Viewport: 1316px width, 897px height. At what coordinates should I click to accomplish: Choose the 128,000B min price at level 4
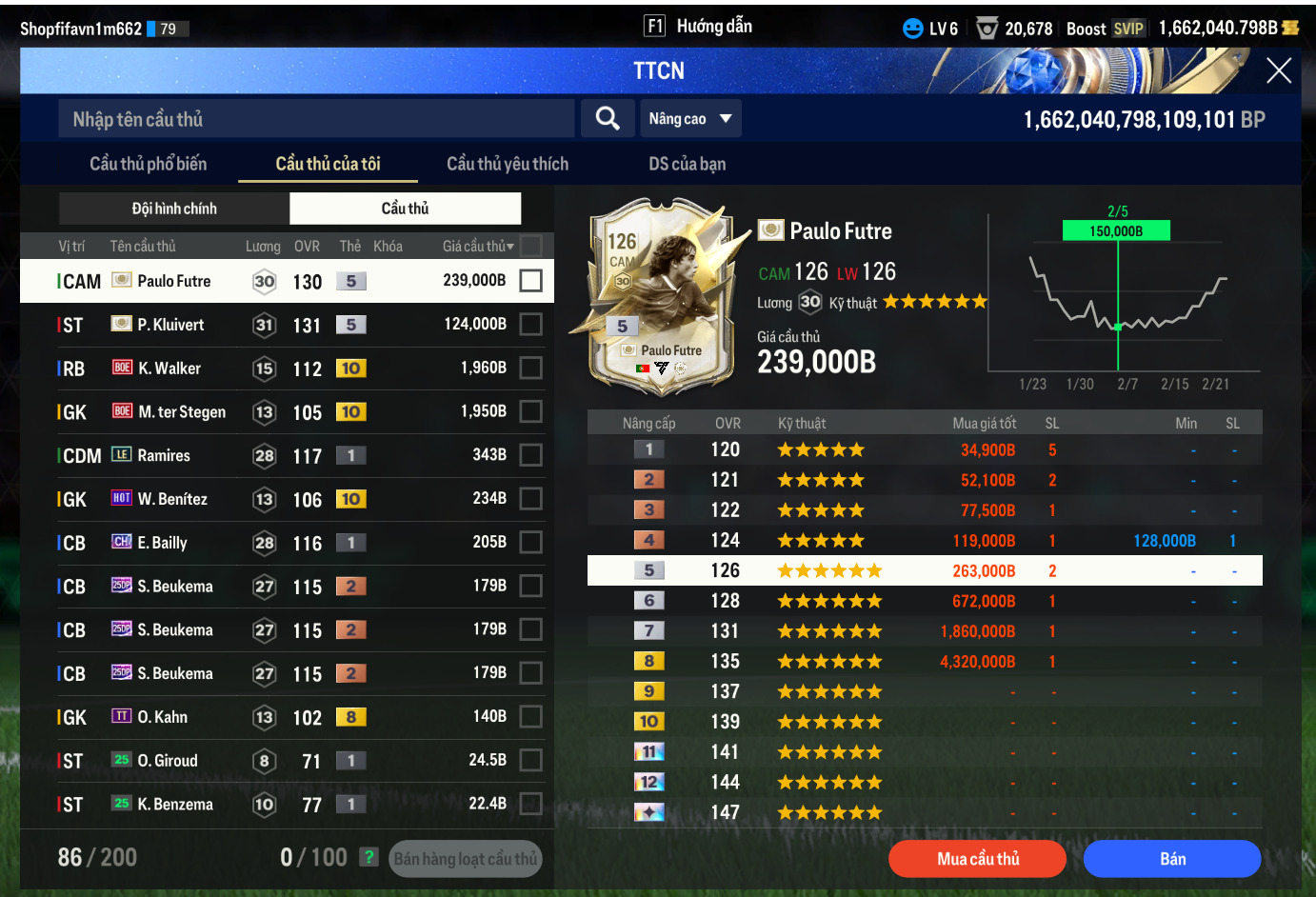(x=1164, y=541)
